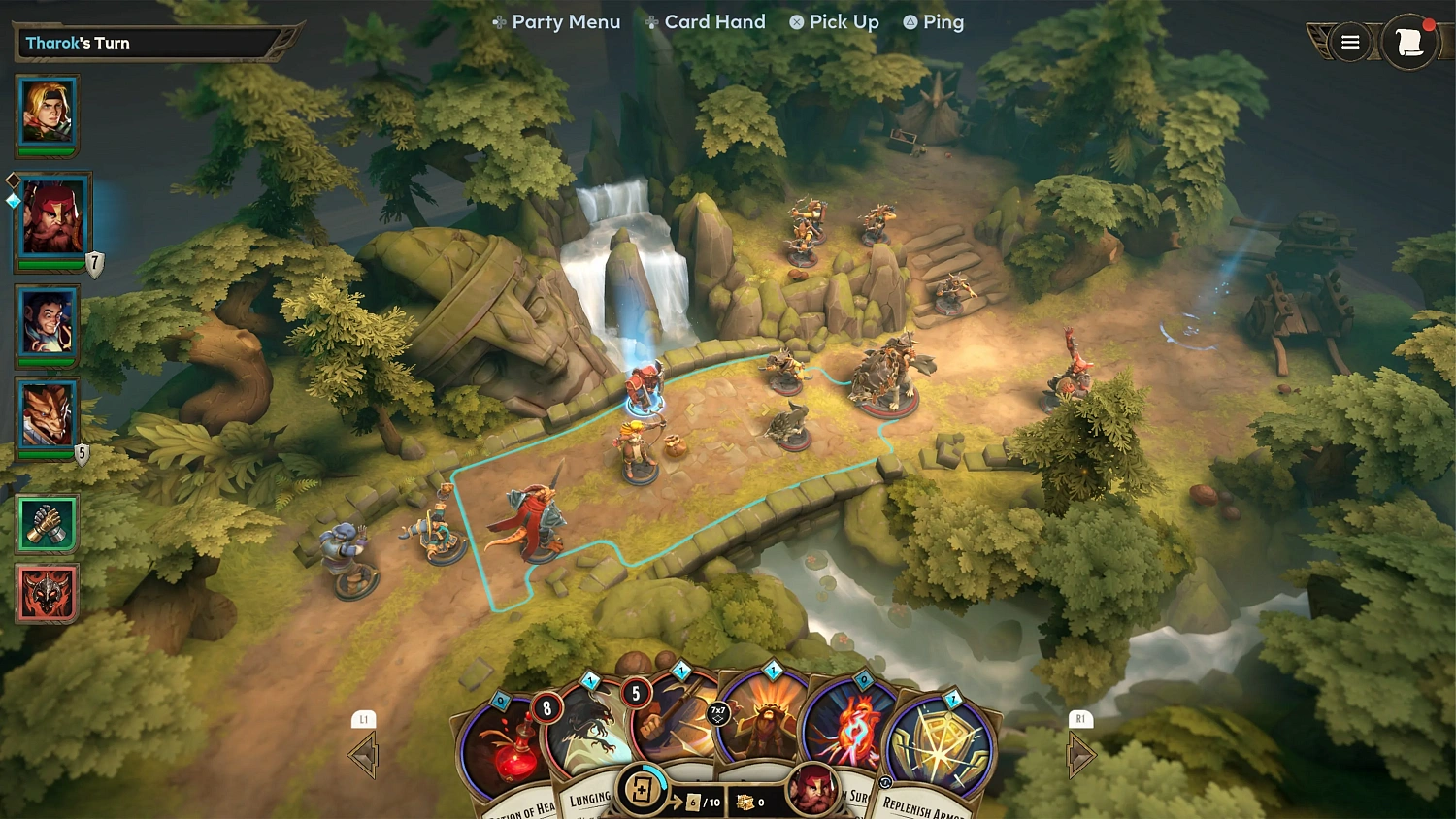1456x819 pixels.
Task: Select the gauntlet armor icon in the sidebar
Action: [x=46, y=522]
